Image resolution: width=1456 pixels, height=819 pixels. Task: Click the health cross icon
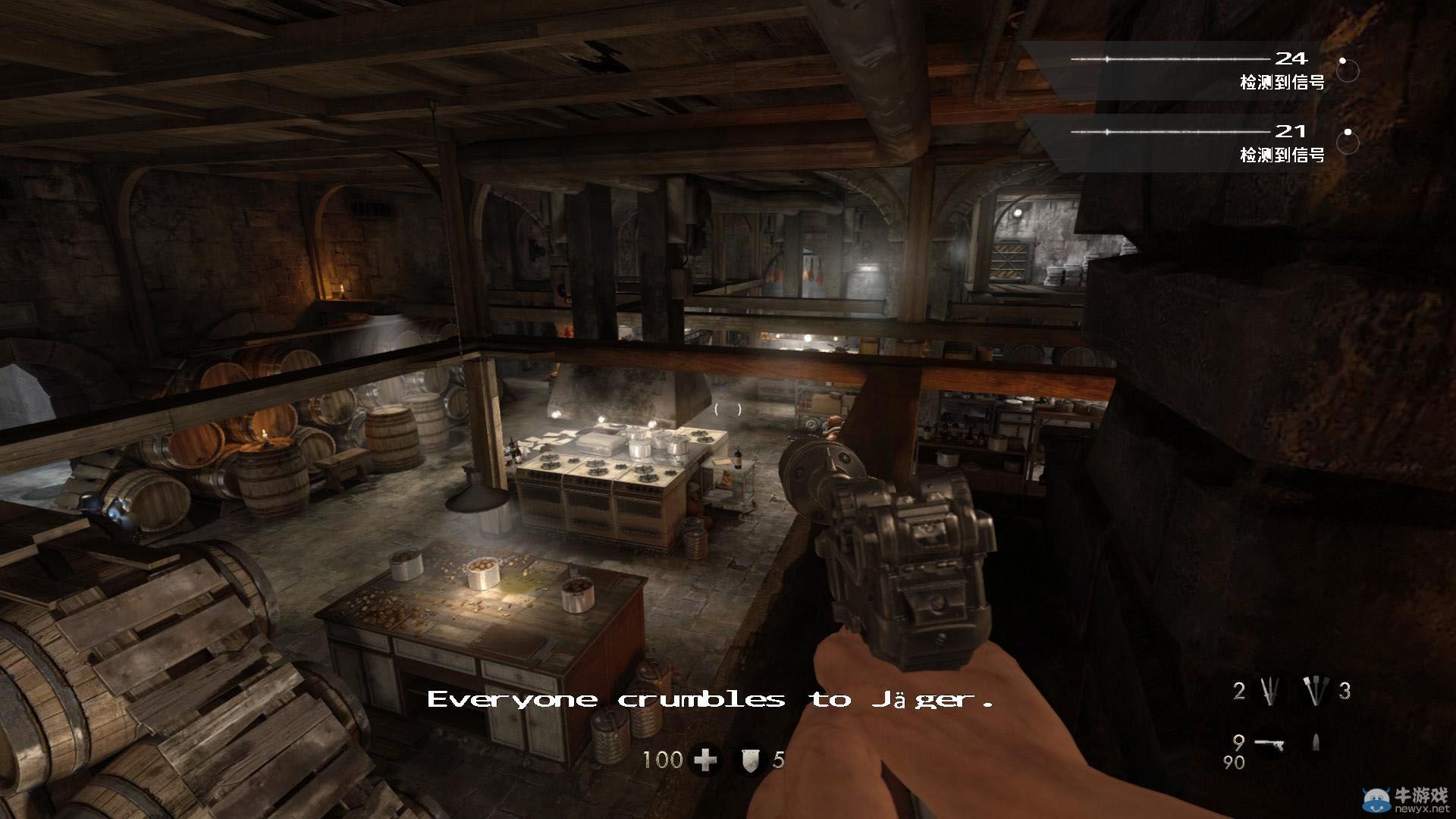click(706, 759)
